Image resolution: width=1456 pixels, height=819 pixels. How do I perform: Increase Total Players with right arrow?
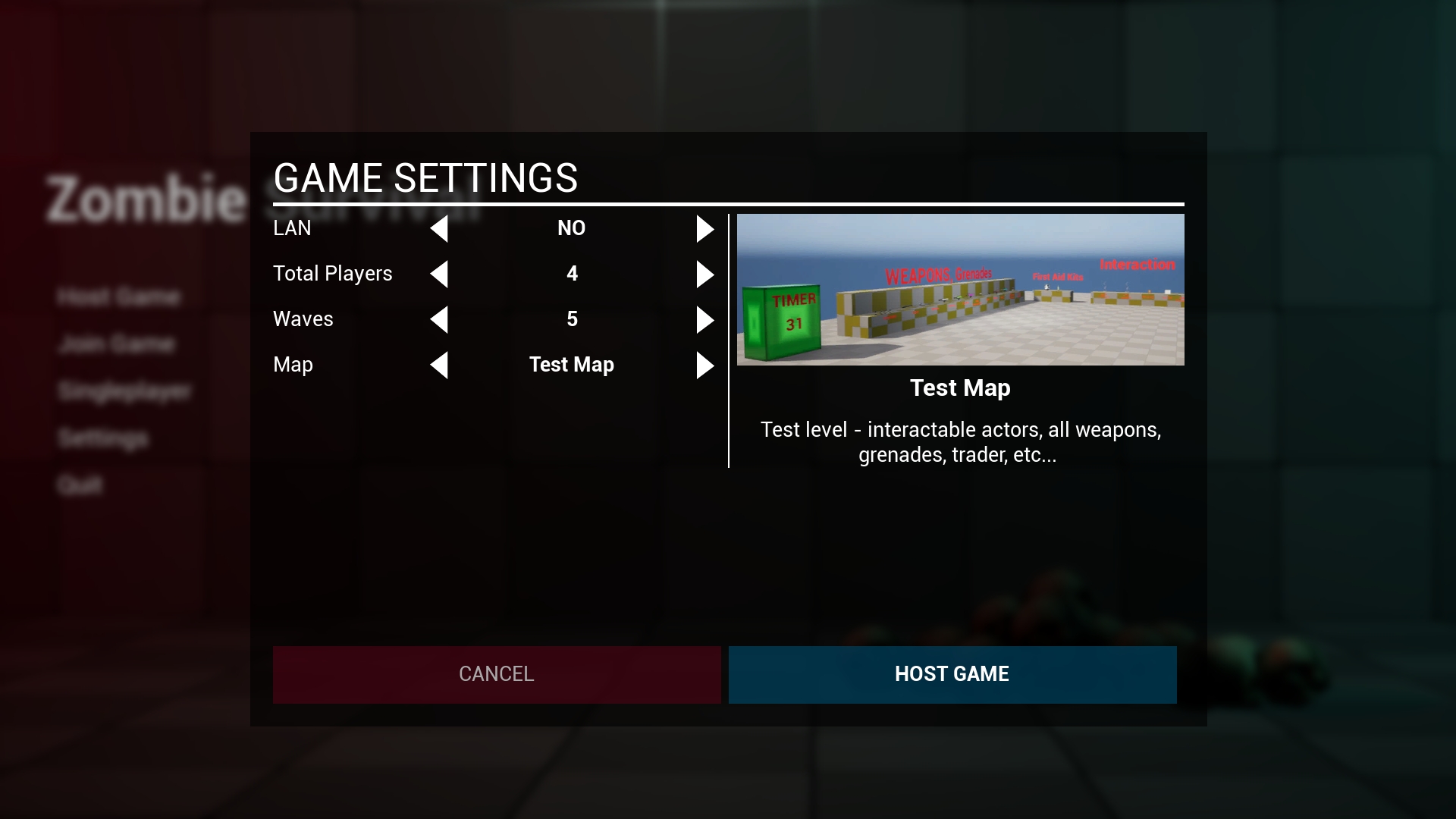705,274
